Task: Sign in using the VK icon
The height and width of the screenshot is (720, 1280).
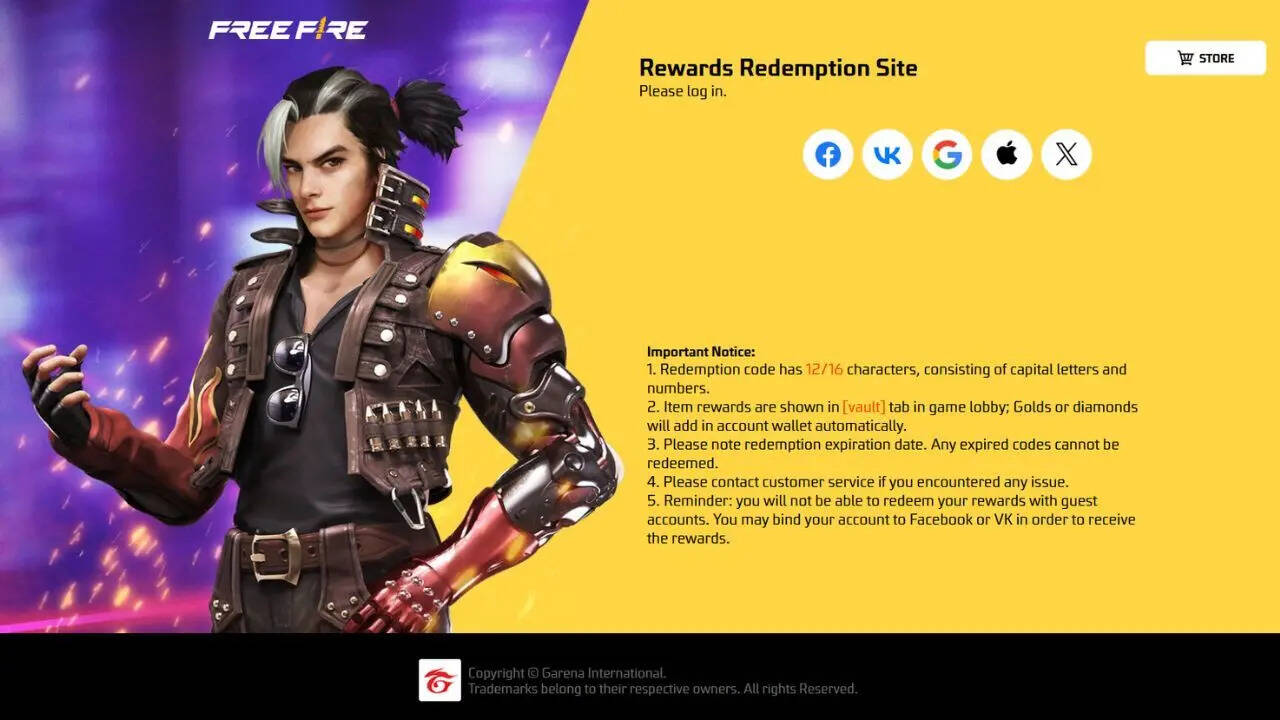Action: (x=887, y=154)
